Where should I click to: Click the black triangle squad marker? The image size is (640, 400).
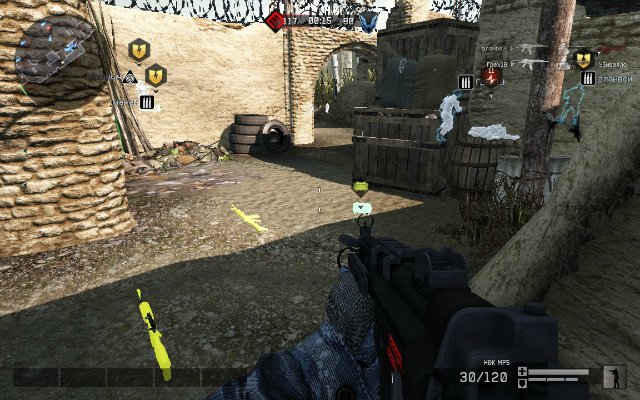click(x=129, y=76)
